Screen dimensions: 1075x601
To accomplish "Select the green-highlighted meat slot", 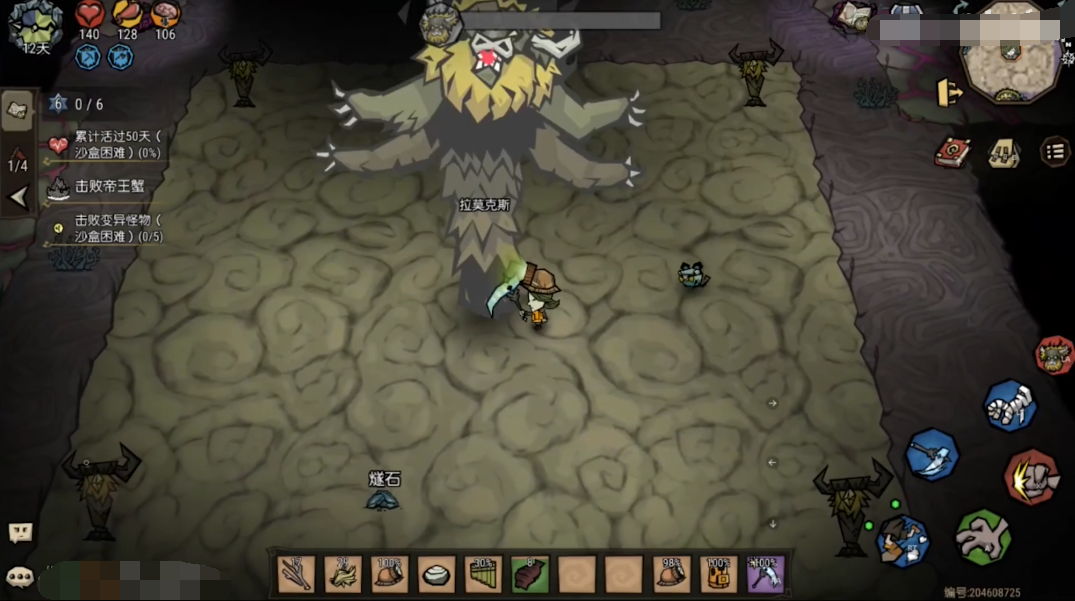I will (530, 574).
